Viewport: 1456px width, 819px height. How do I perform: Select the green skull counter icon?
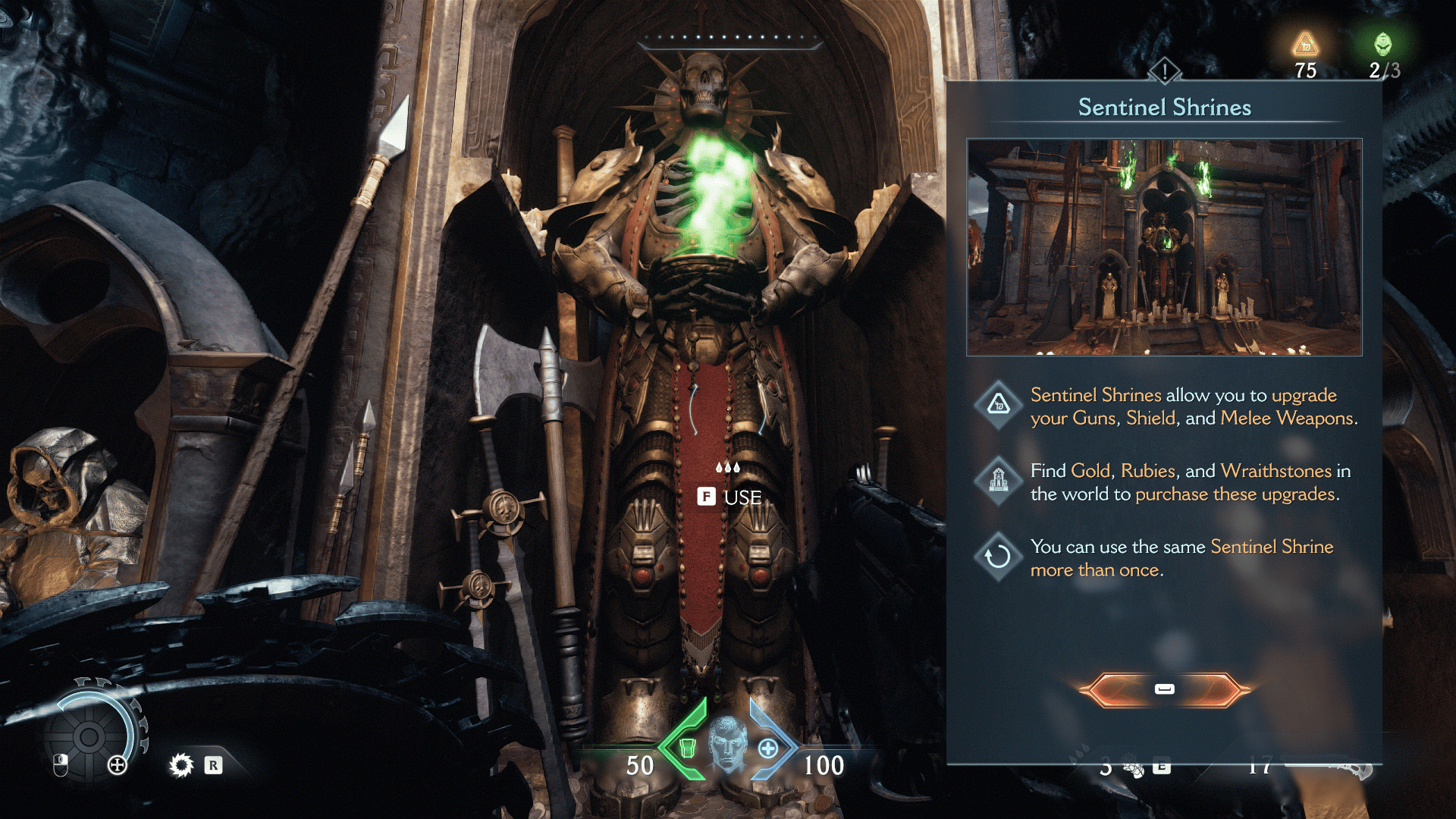pos(1383,44)
